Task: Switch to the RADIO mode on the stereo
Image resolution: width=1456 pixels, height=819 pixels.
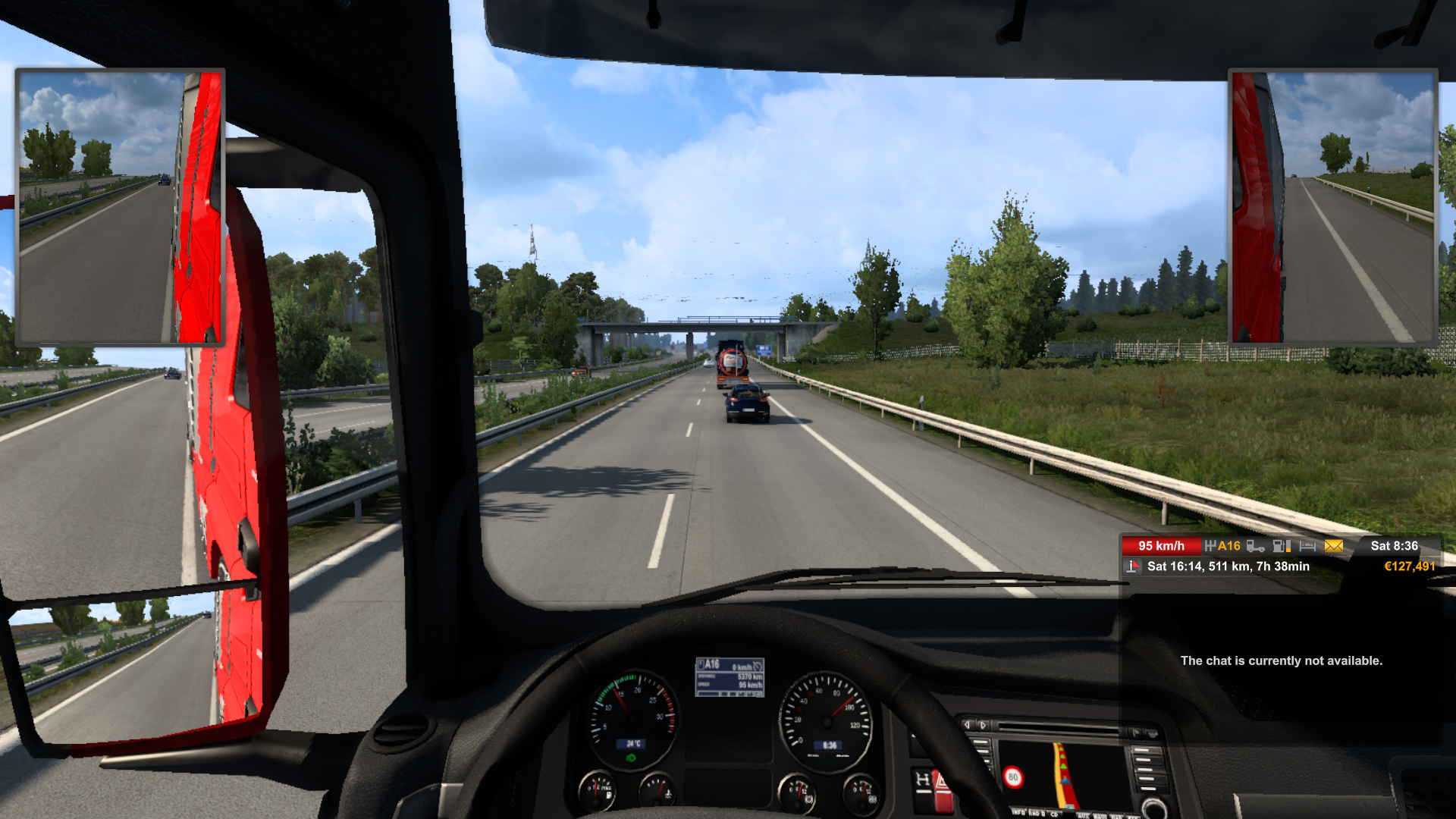Action: pos(1037,815)
